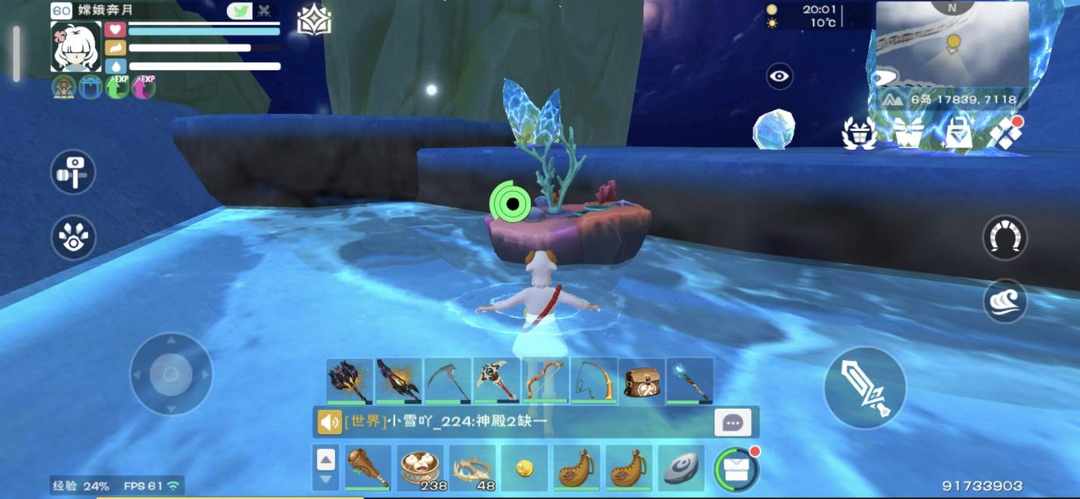Tap the sword attack button
The image size is (1080, 499).
click(865, 387)
